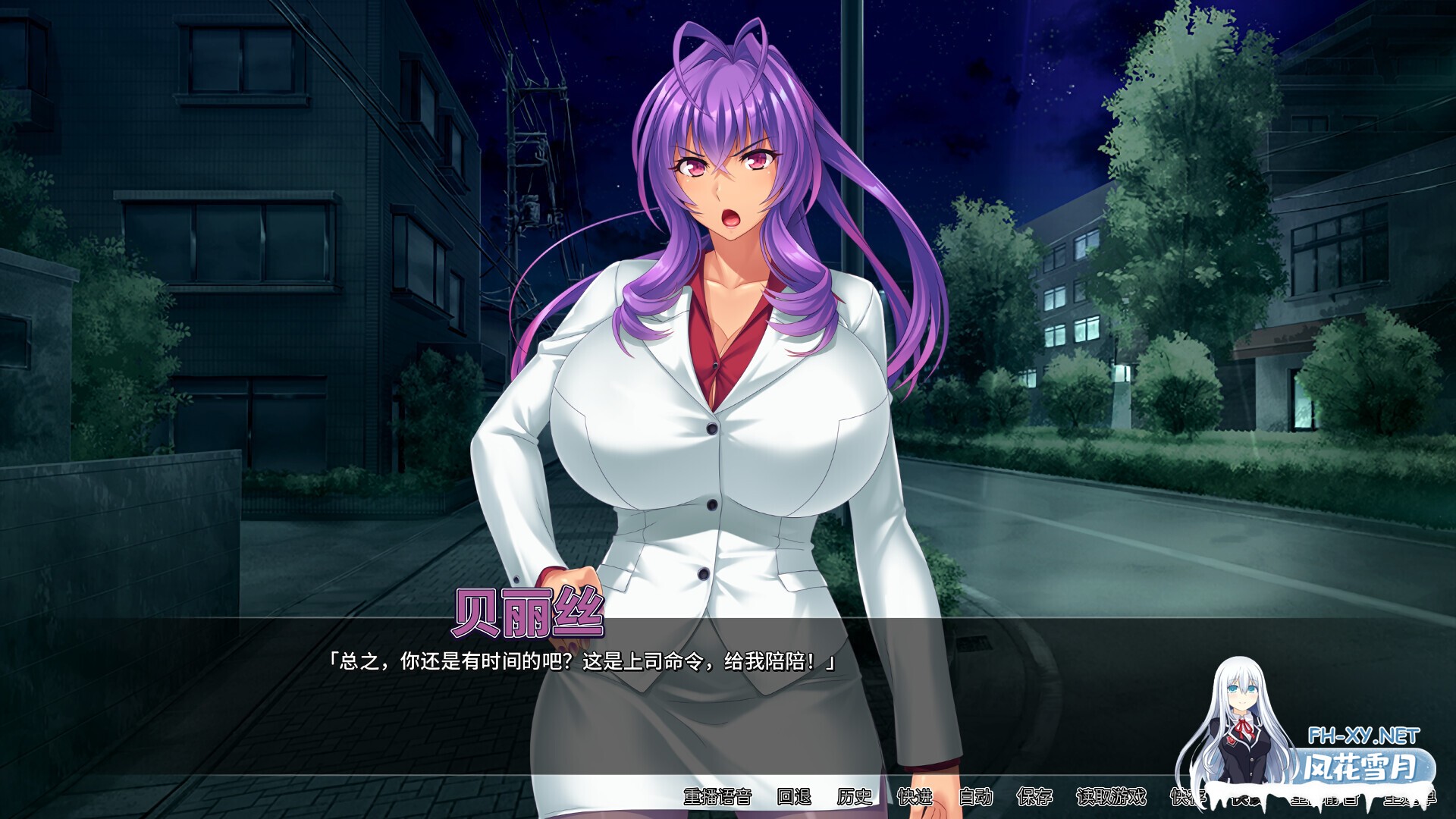
Task: Click the 重播语音 replay voice option
Action: (x=717, y=798)
